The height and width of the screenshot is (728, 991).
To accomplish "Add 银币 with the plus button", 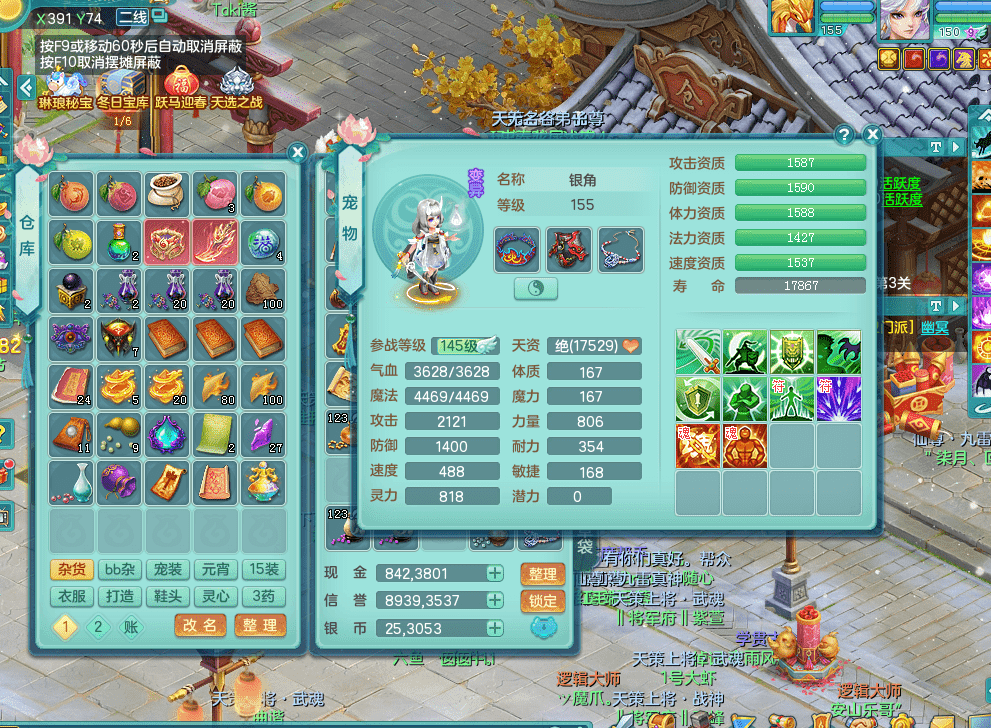I will click(495, 628).
